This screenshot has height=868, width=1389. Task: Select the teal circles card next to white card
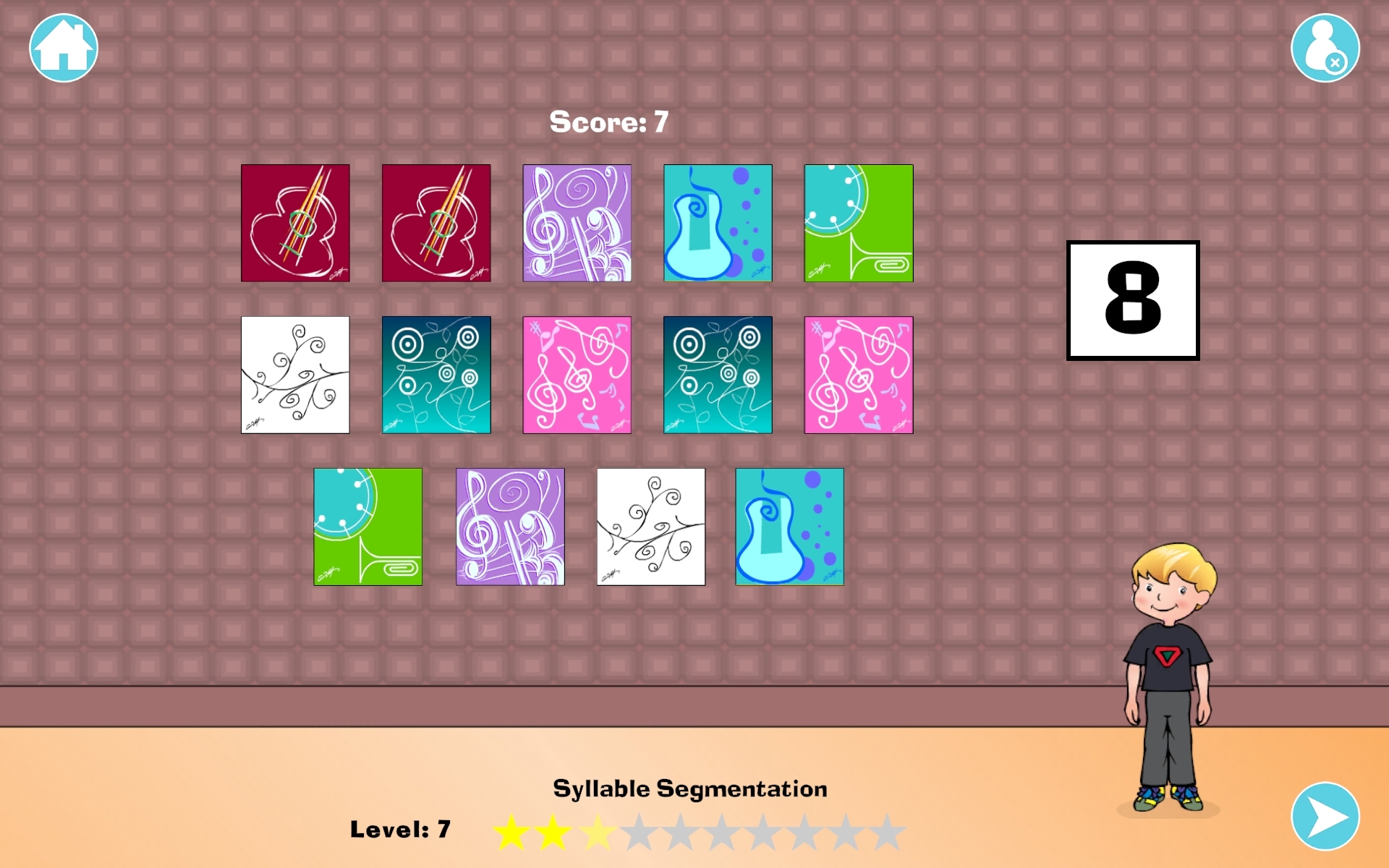pos(436,374)
